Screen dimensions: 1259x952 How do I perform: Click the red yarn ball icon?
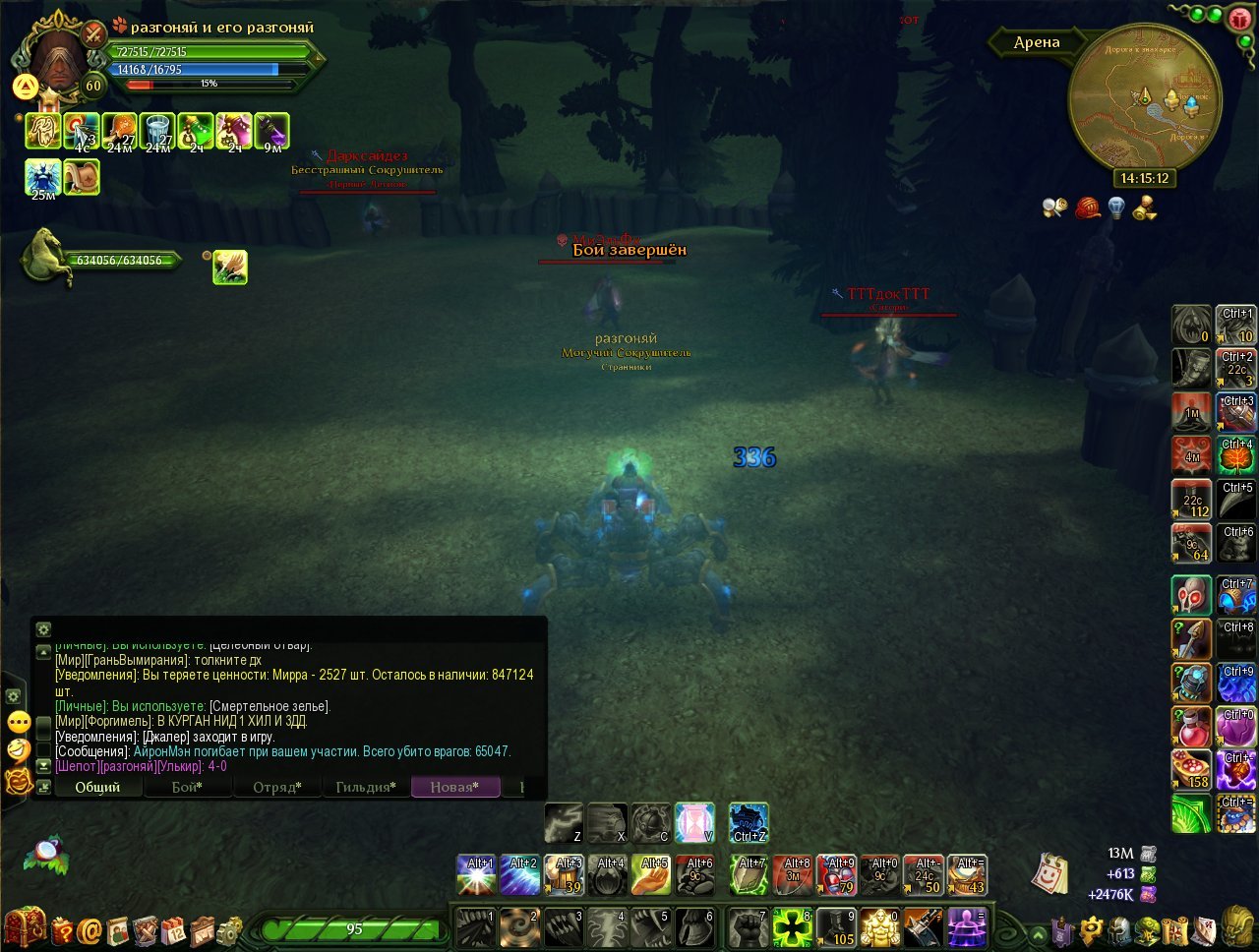[x=1087, y=208]
